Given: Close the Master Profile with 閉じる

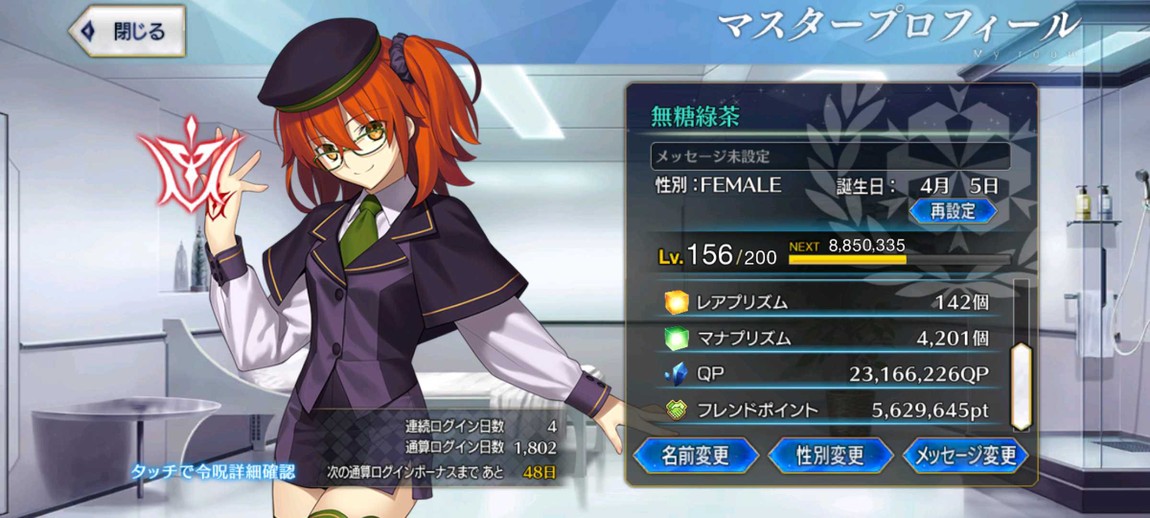Looking at the screenshot, I should (x=127, y=32).
